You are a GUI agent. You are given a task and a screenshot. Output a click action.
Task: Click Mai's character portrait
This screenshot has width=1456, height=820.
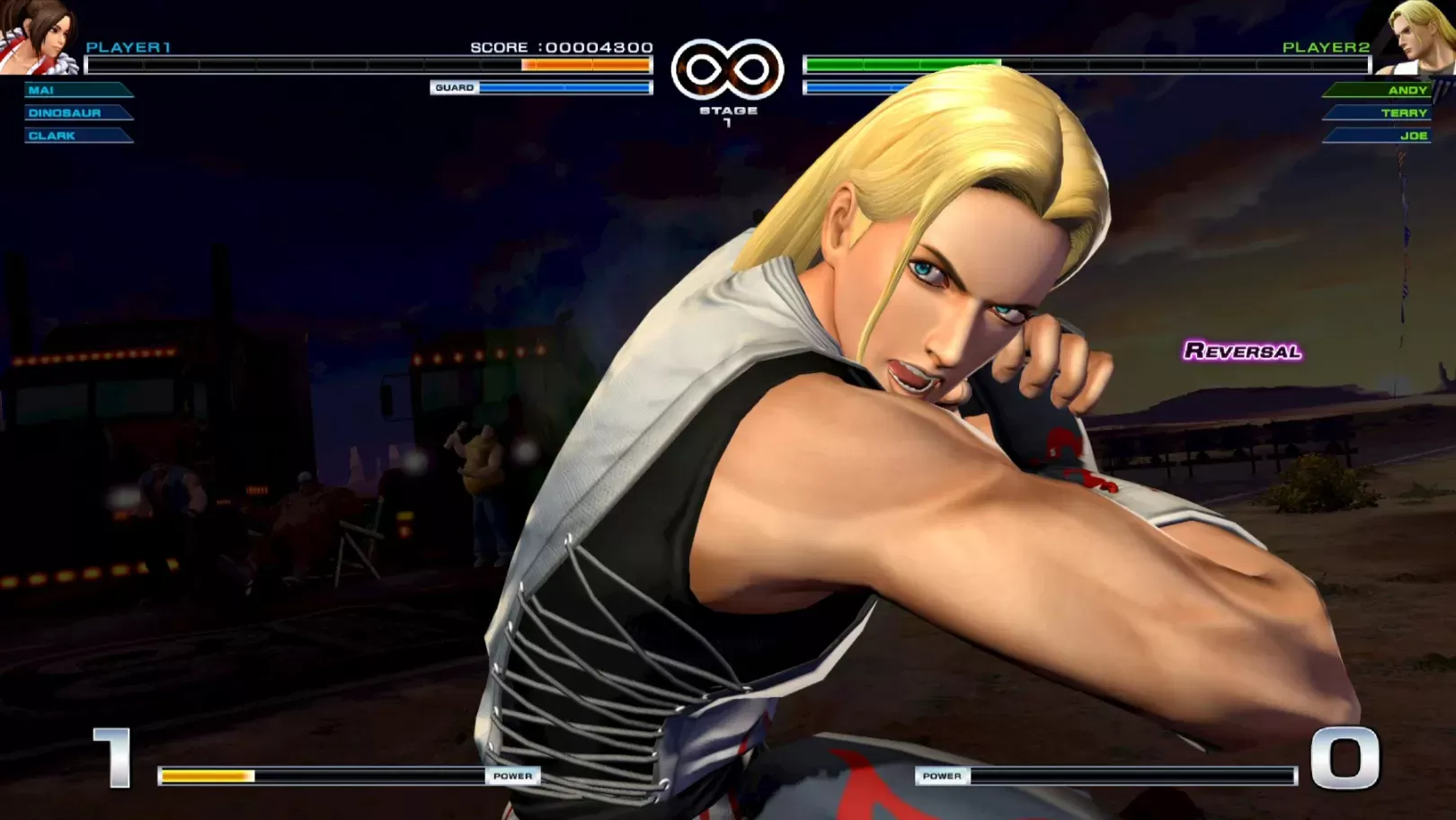[38, 36]
